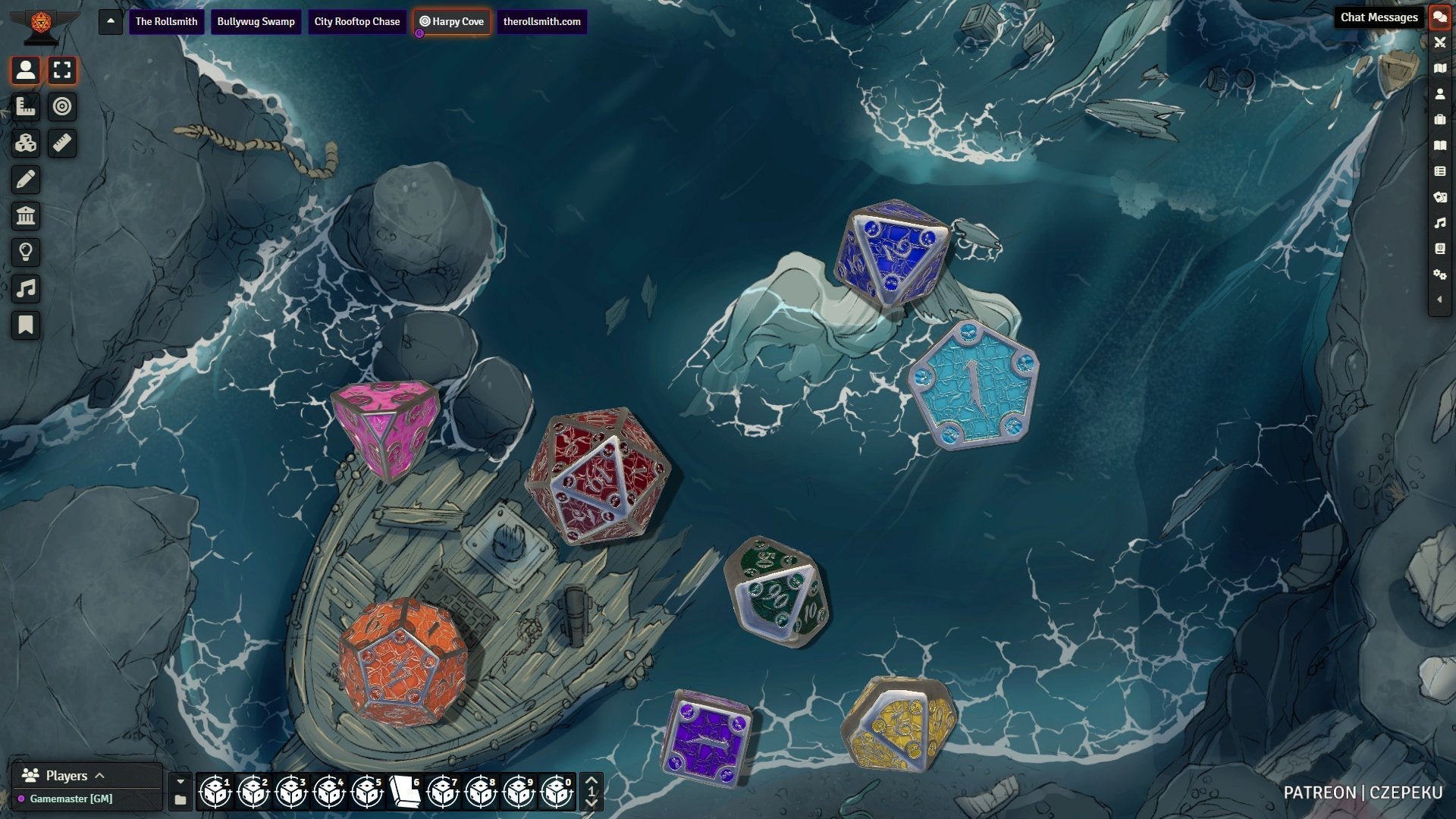Screen dimensions: 1456x819
Task: Toggle the targeting reticle tool
Action: coord(62,107)
